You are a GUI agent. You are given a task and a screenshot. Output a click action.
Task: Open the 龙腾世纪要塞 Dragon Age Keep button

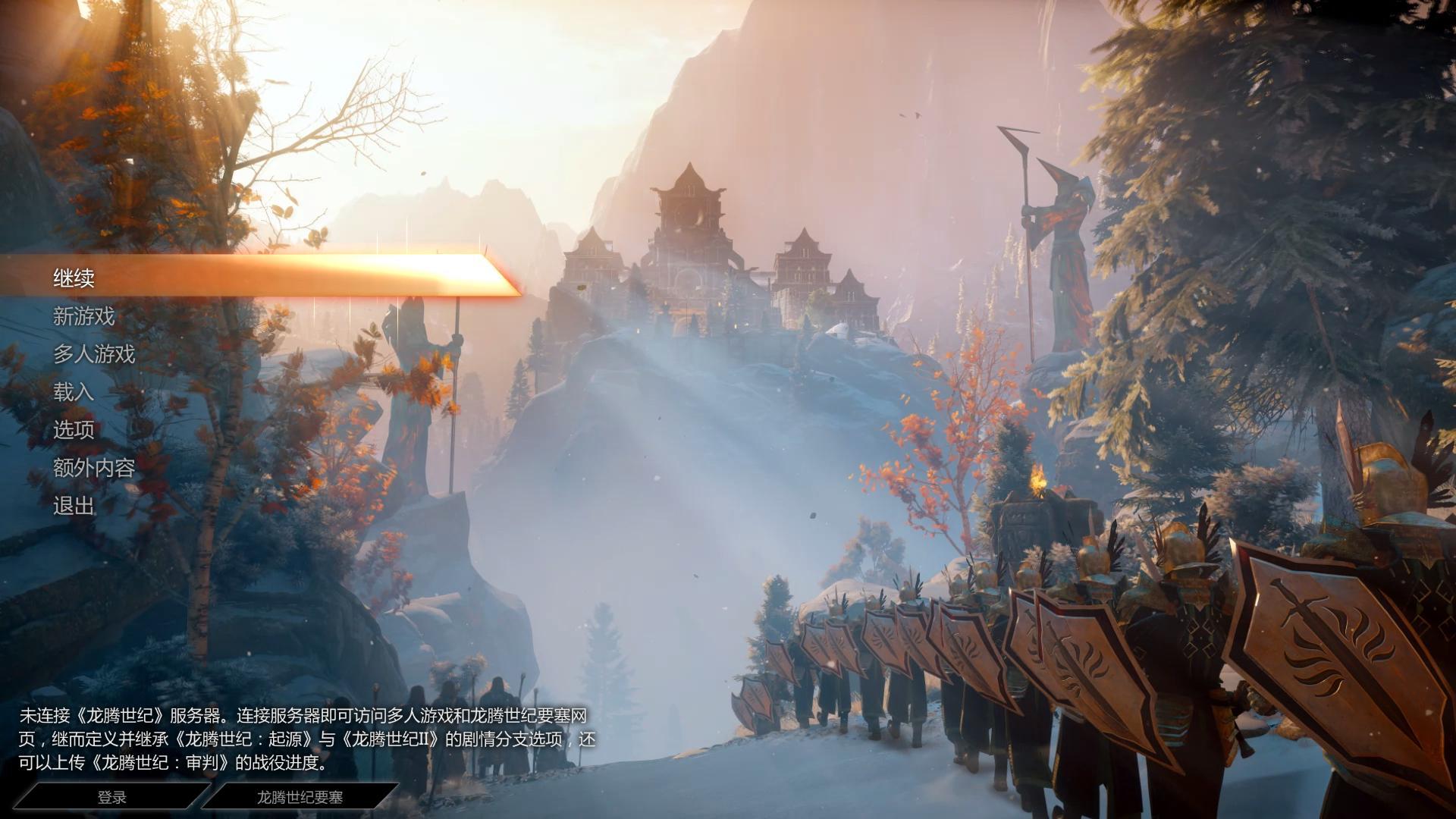pyautogui.click(x=300, y=797)
